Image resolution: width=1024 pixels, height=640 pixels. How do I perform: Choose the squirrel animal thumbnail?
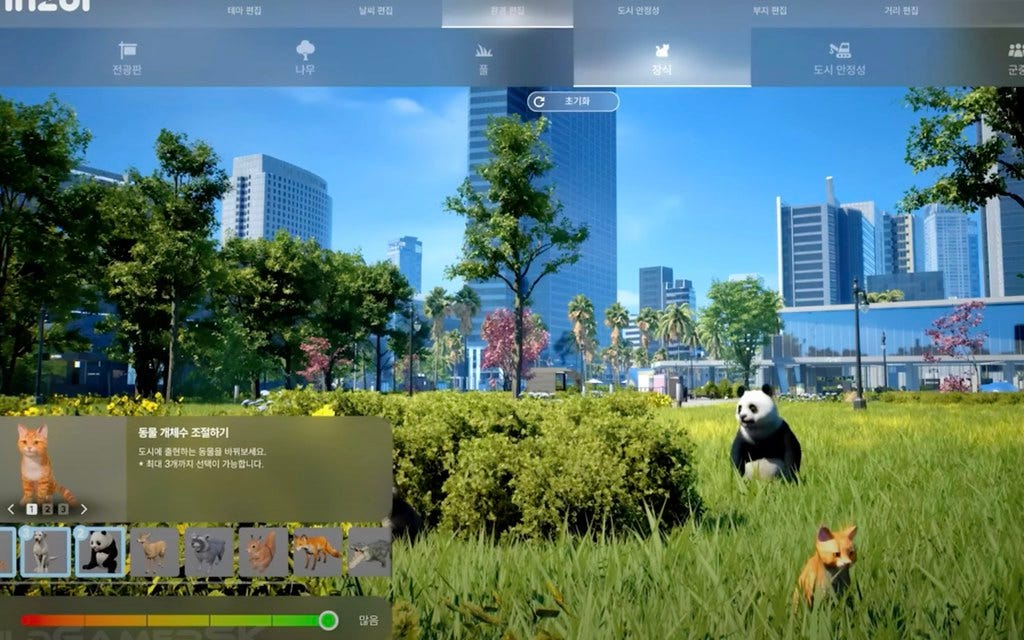click(262, 552)
